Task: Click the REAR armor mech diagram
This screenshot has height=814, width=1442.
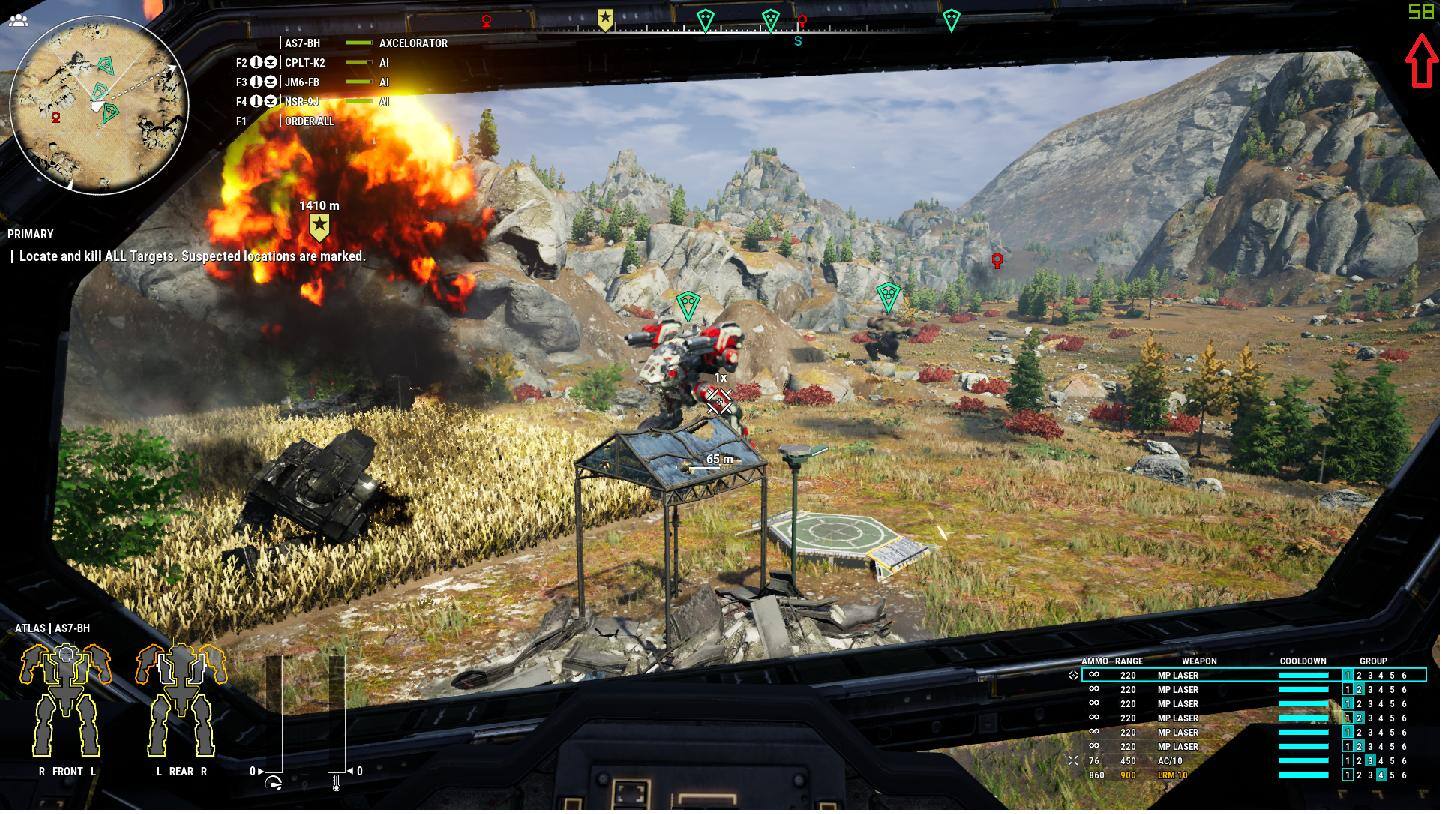Action: pyautogui.click(x=181, y=699)
